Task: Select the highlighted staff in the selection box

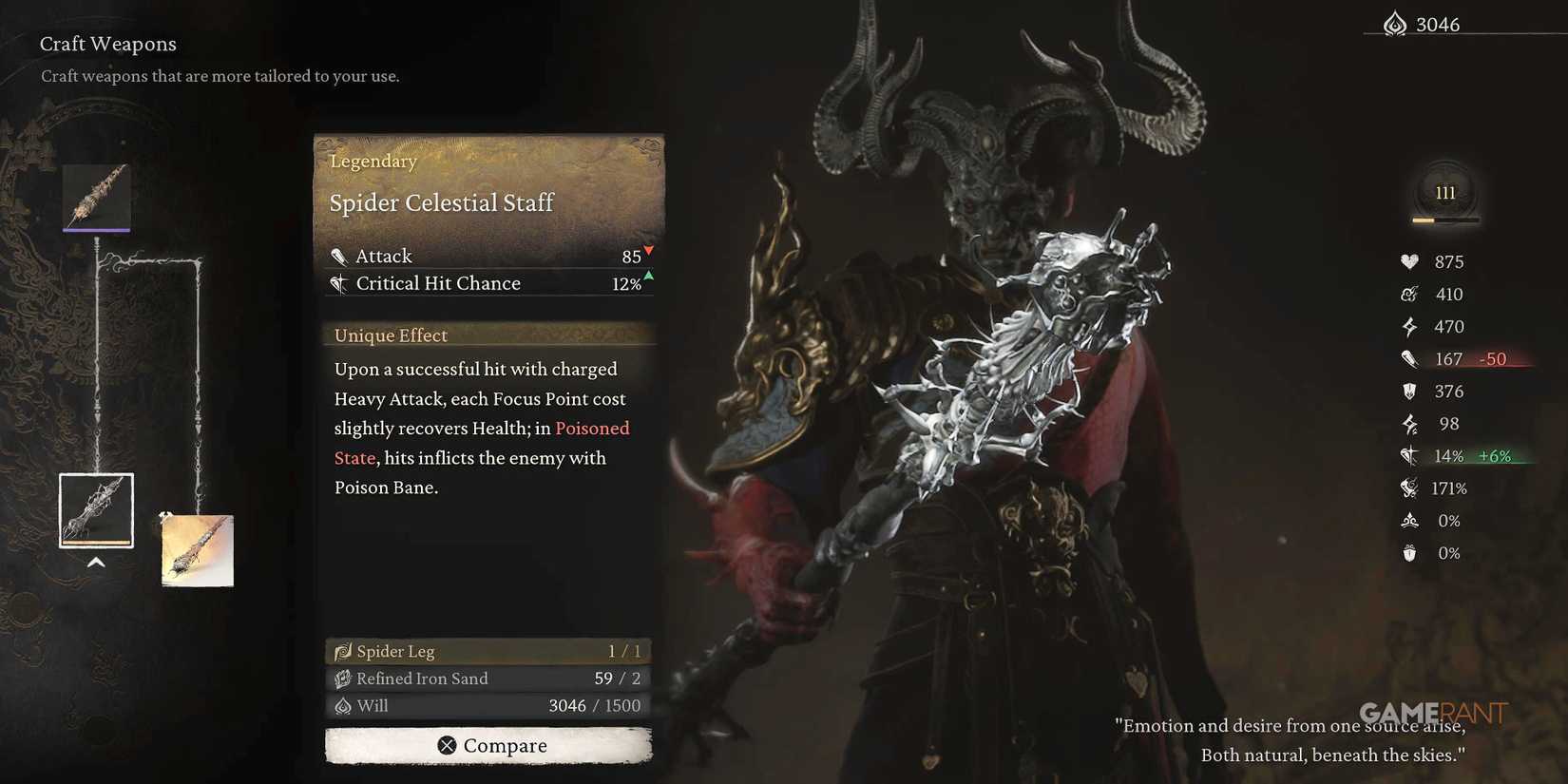Action: point(95,509)
